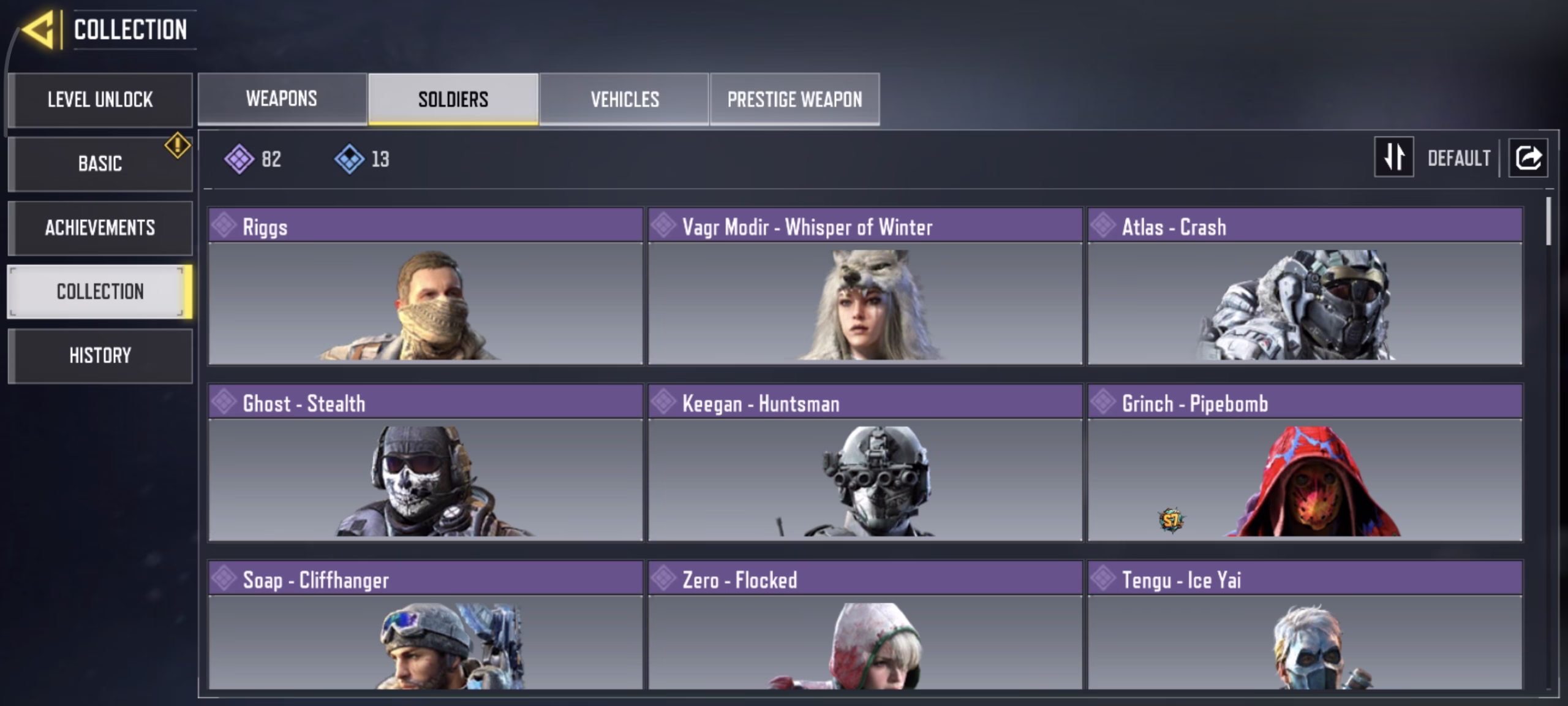Choose the Collection sidebar entry
The image size is (1568, 706).
click(x=100, y=292)
